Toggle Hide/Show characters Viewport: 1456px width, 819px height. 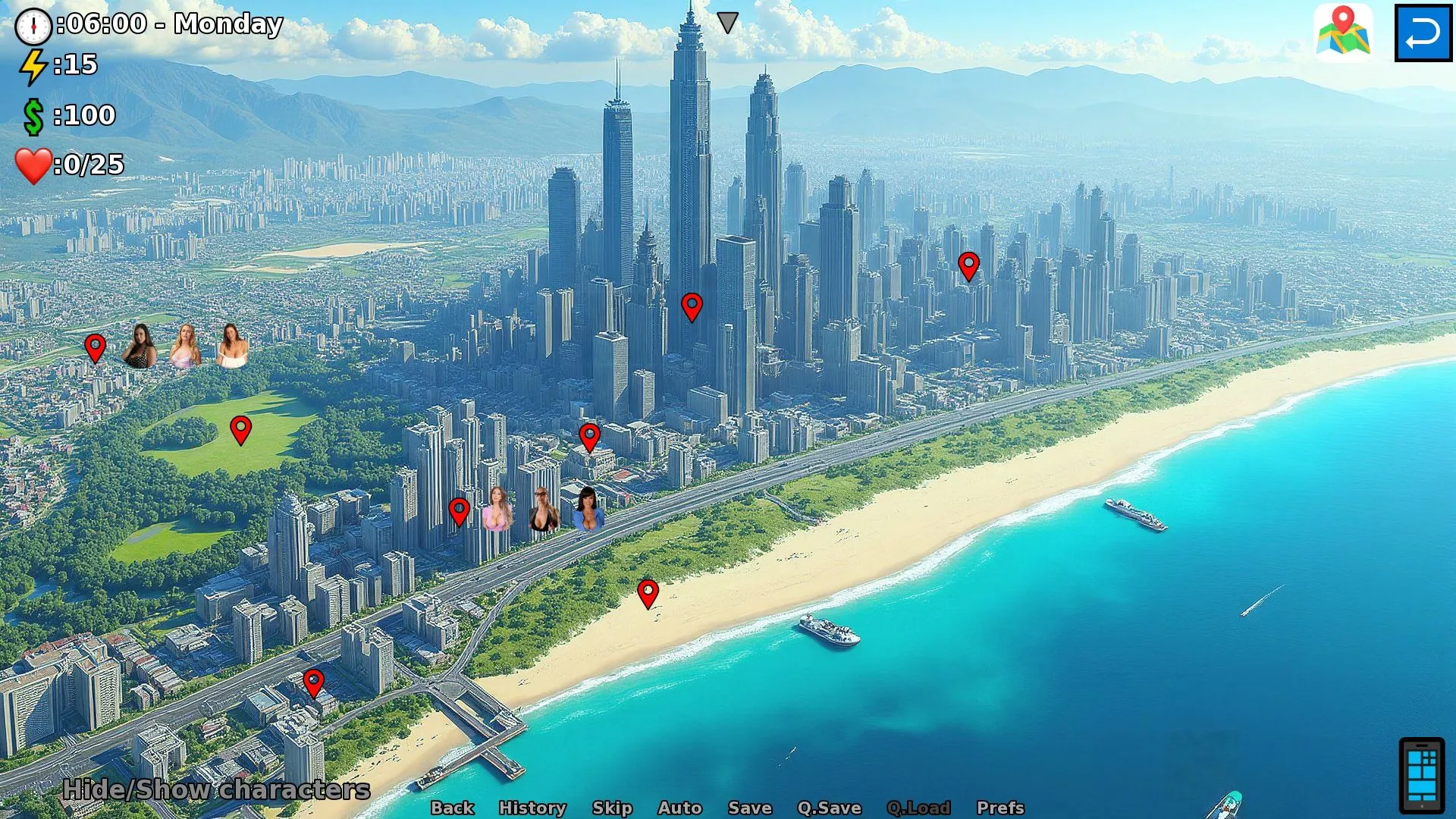click(x=216, y=789)
